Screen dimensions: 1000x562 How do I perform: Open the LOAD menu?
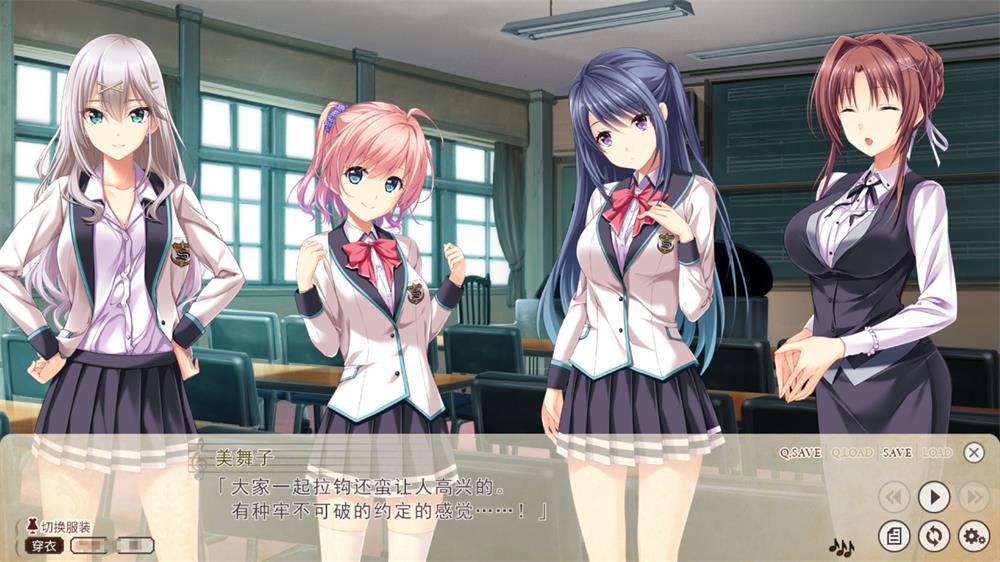click(937, 453)
